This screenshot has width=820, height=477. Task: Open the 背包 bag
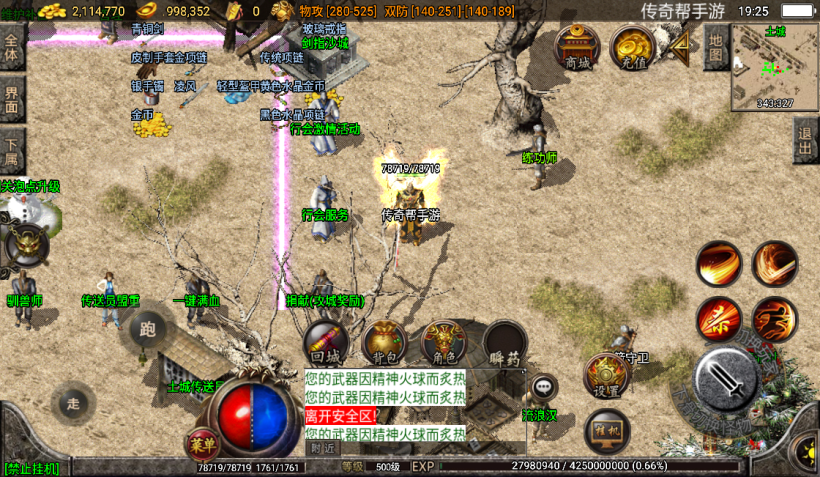[x=385, y=343]
